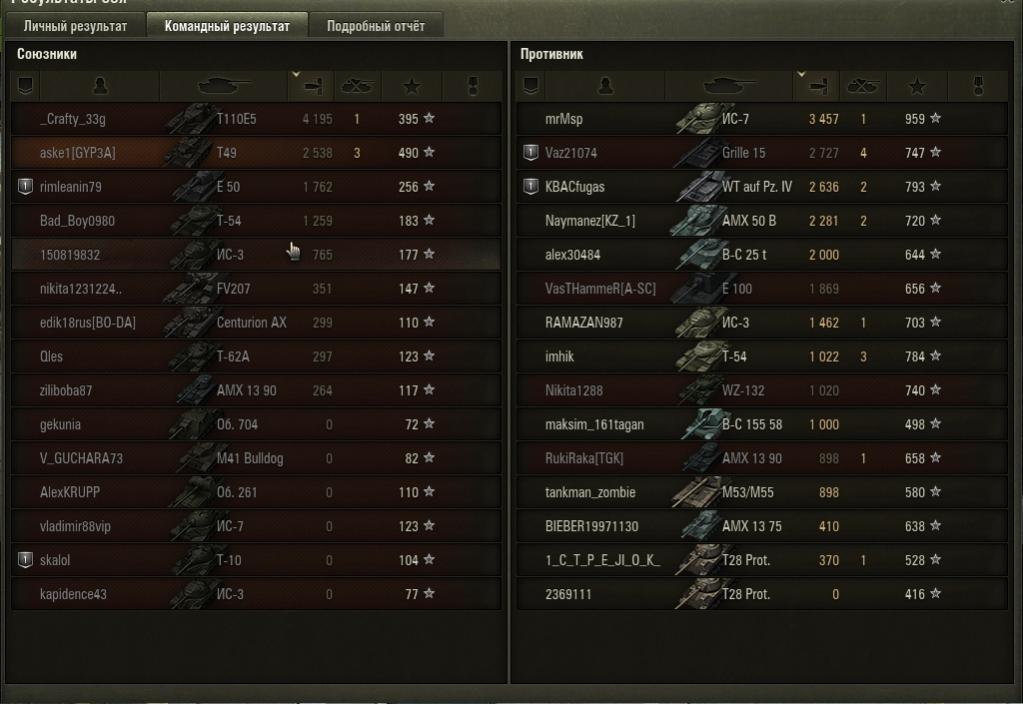This screenshot has width=1023, height=704.
Task: Select enemy player 2369111 row
Action: [760, 595]
